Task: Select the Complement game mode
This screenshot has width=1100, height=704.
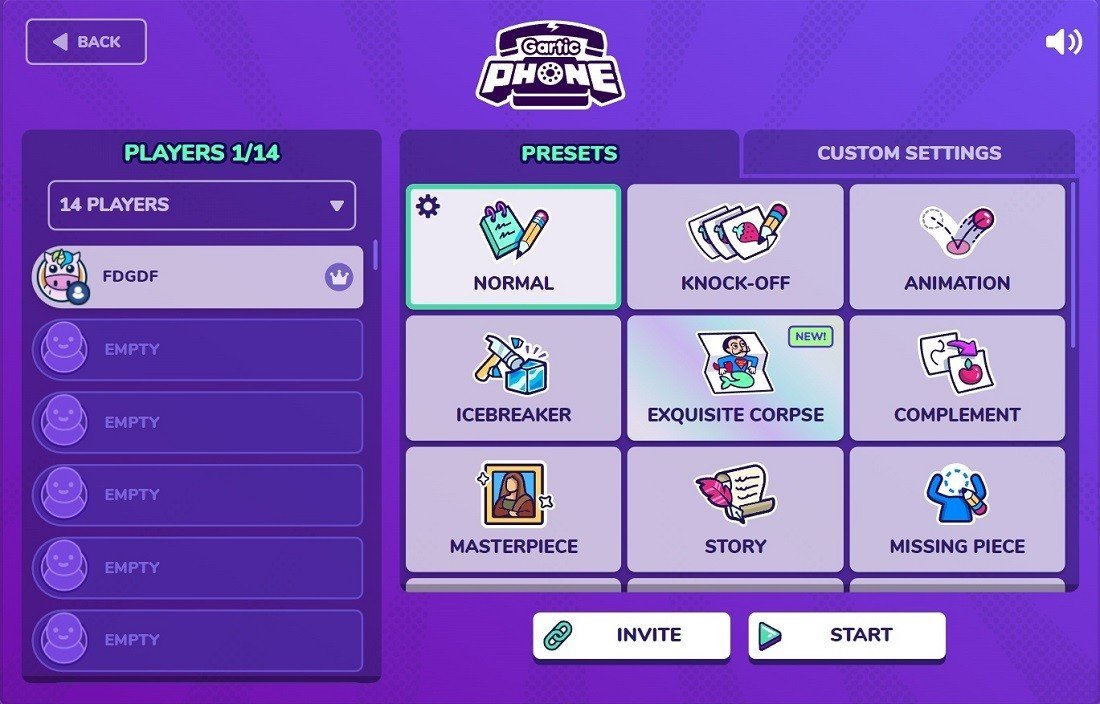Action: coord(957,378)
